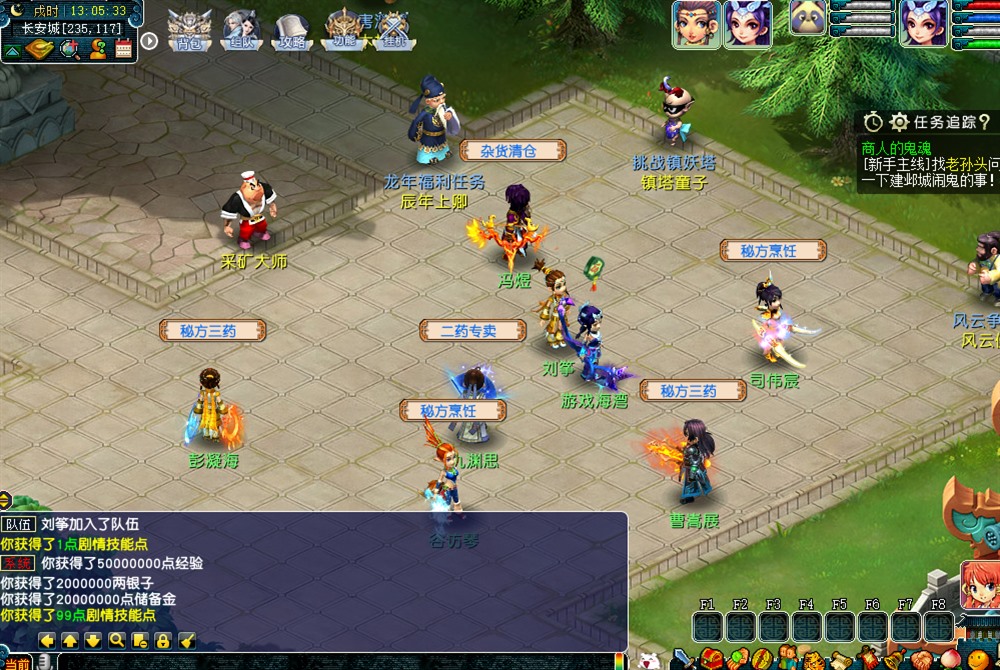Clear the chat log with the broom

coord(185,640)
